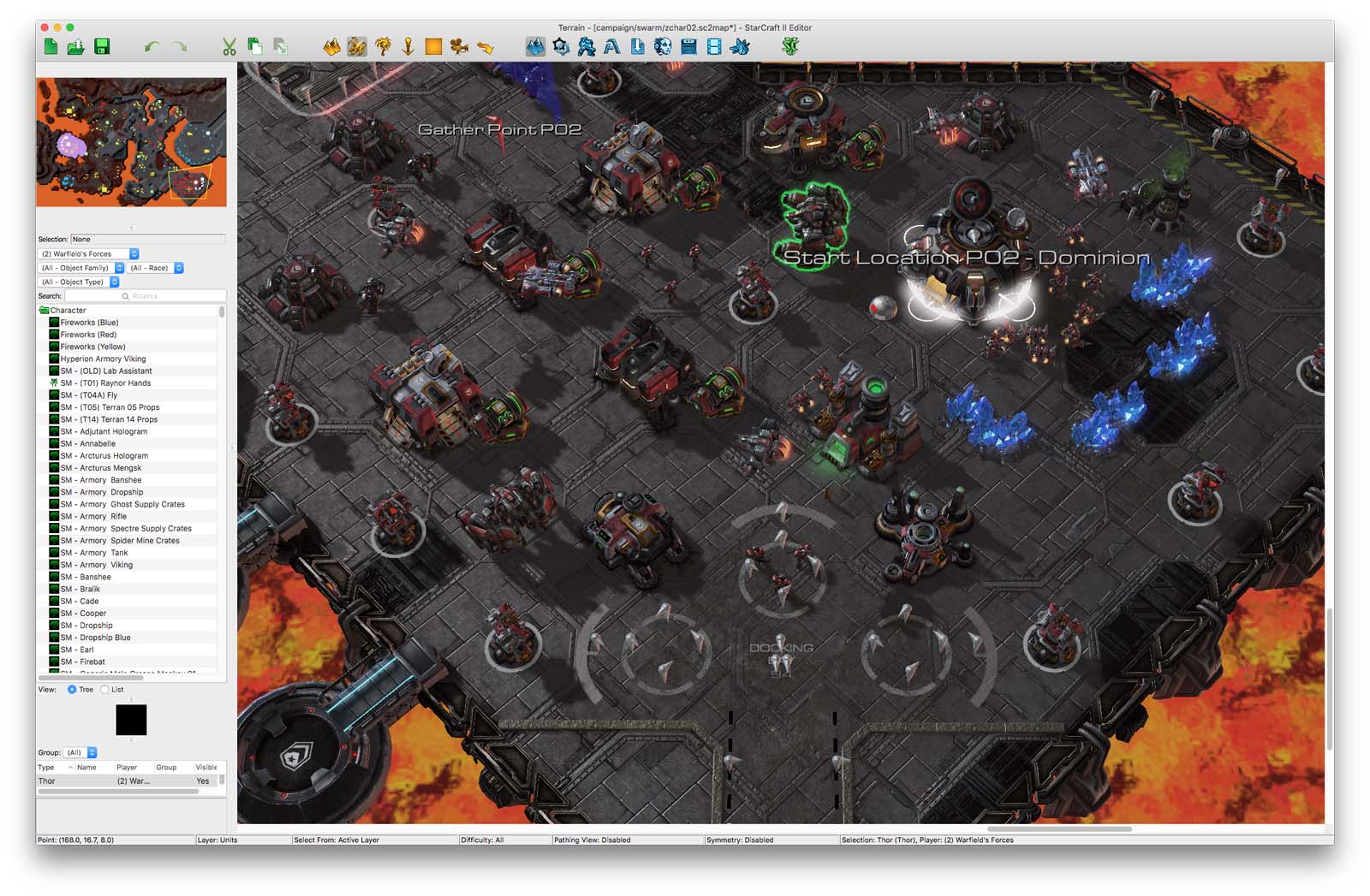Select Fireworks (Blue) in the unit tree
The width and height of the screenshot is (1370, 896).
coord(89,323)
